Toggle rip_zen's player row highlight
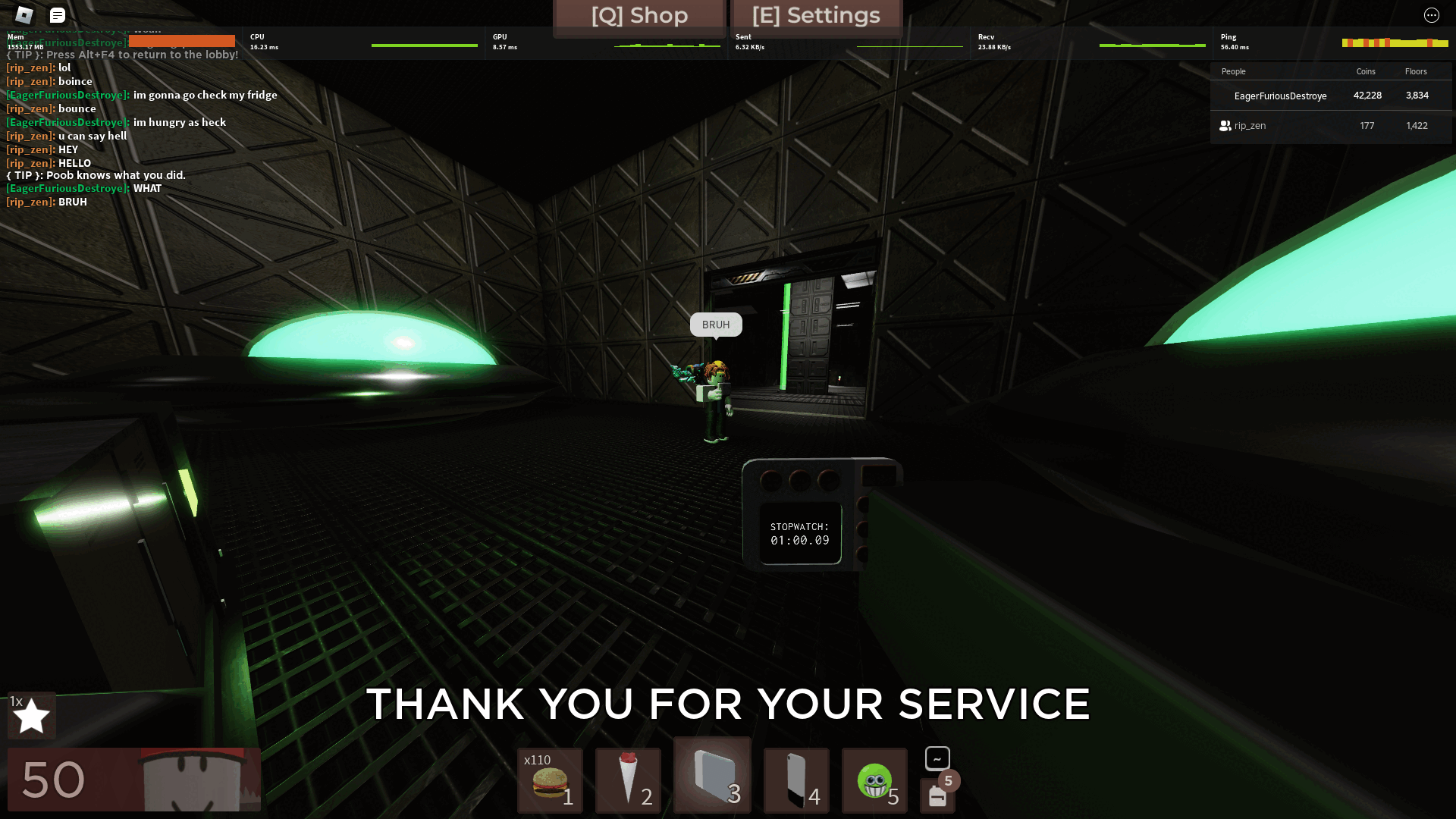 tap(1331, 126)
